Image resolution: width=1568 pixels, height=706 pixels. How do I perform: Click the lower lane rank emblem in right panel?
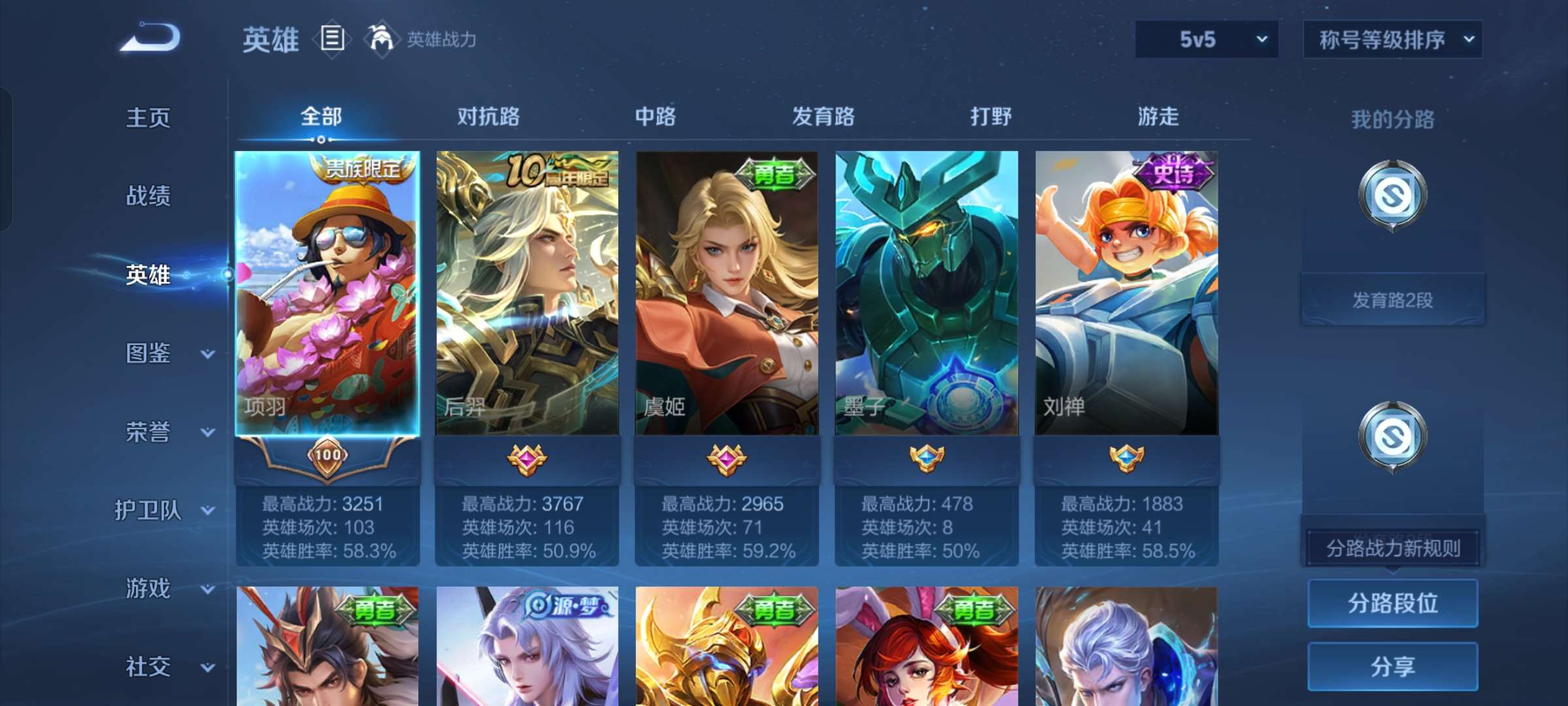1392,437
